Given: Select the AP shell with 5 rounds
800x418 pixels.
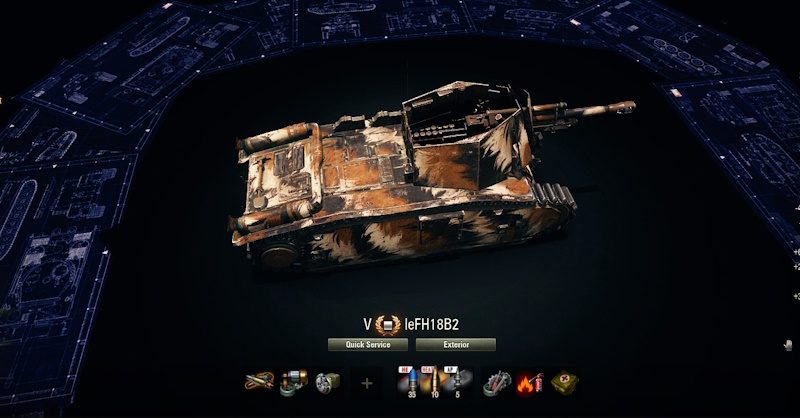Looking at the screenshot, I should point(457,382).
